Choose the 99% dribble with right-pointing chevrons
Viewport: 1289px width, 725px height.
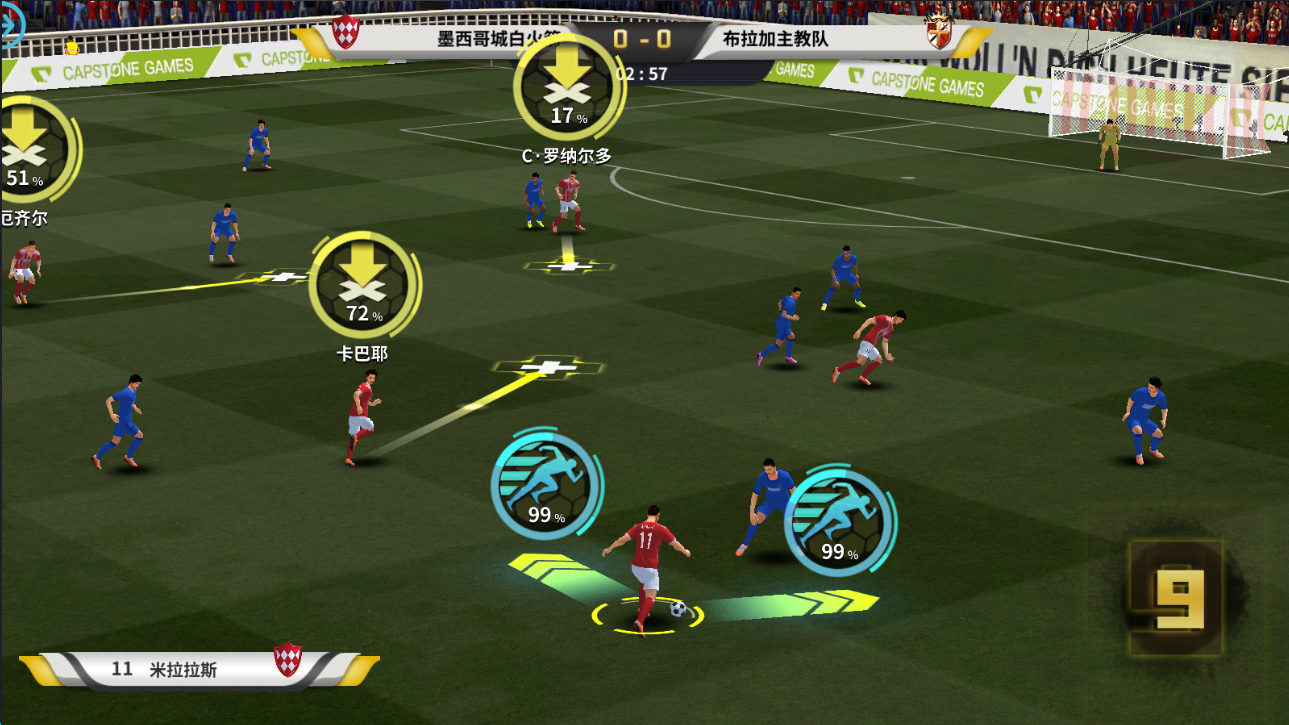[838, 524]
